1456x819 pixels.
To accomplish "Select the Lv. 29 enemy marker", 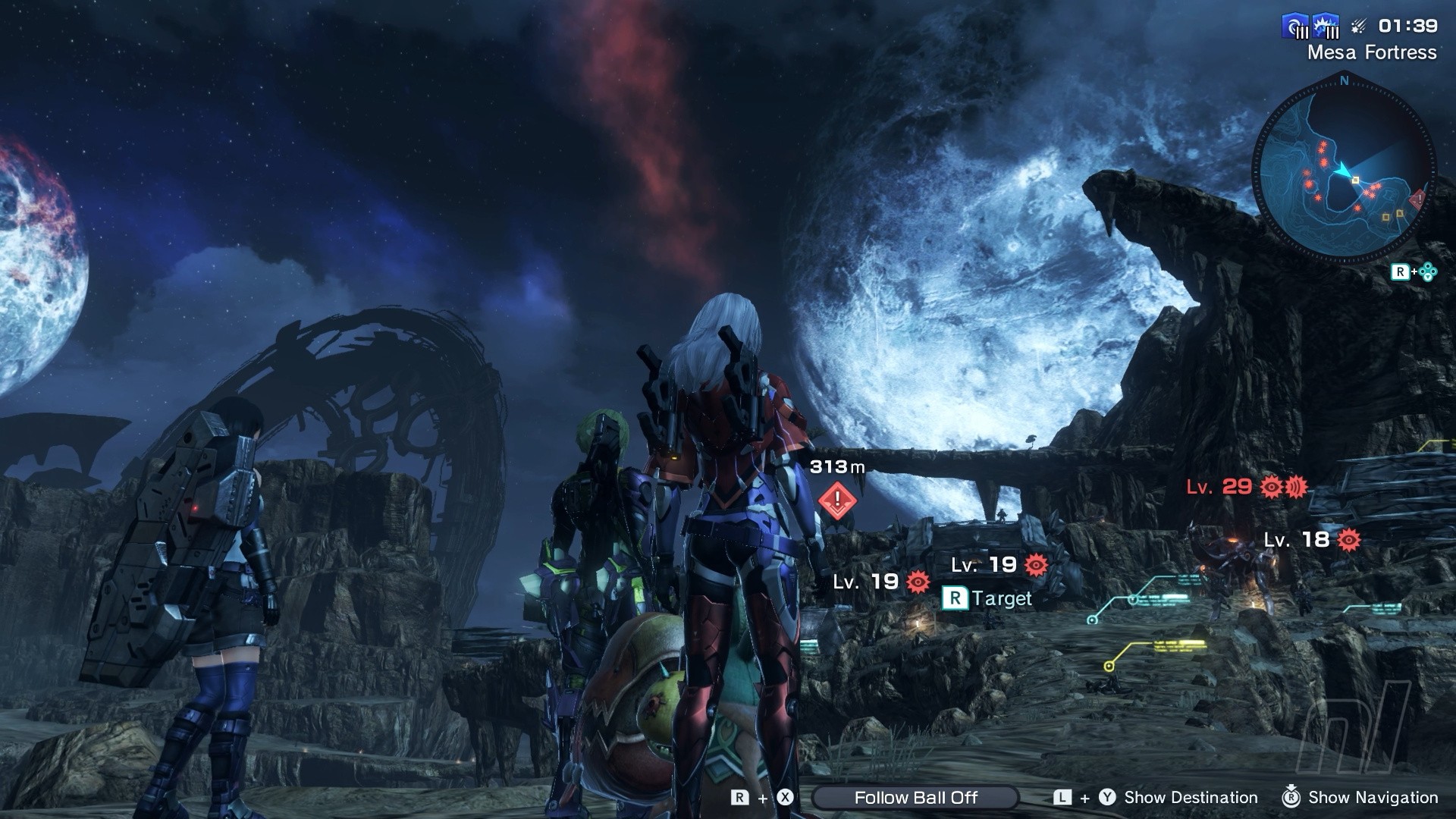I will (x=1247, y=487).
